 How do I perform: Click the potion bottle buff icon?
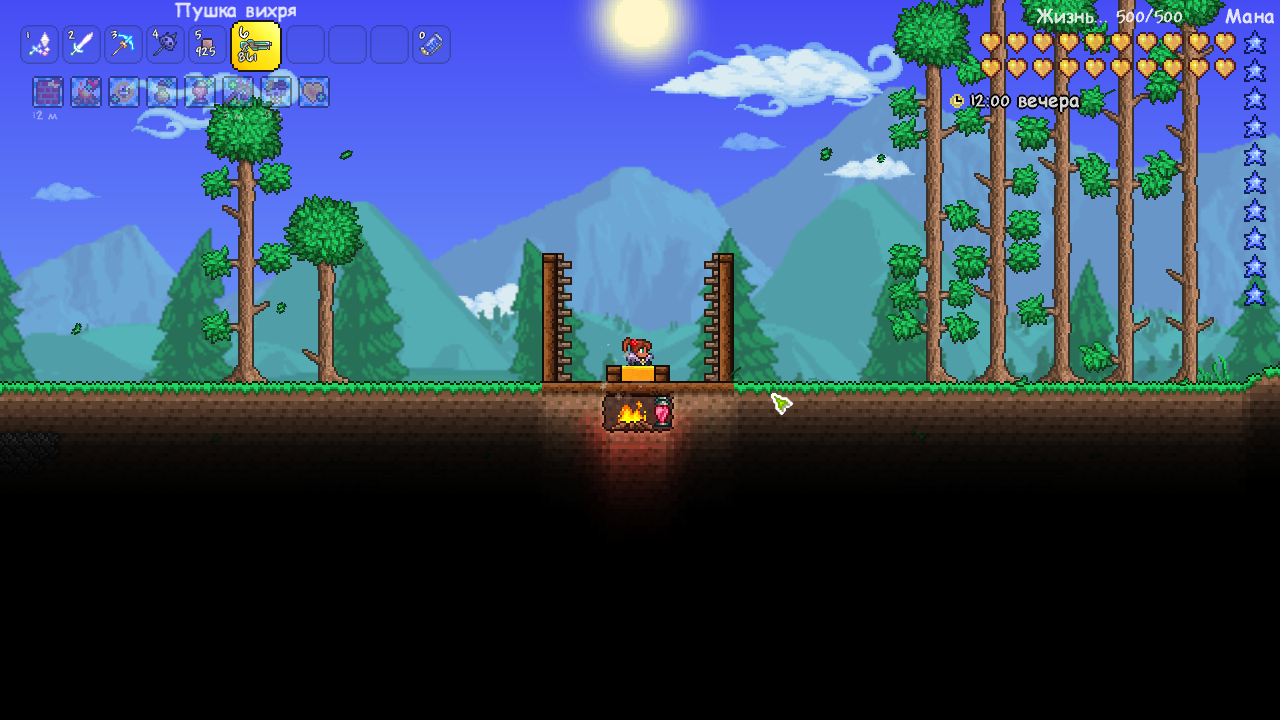click(161, 92)
